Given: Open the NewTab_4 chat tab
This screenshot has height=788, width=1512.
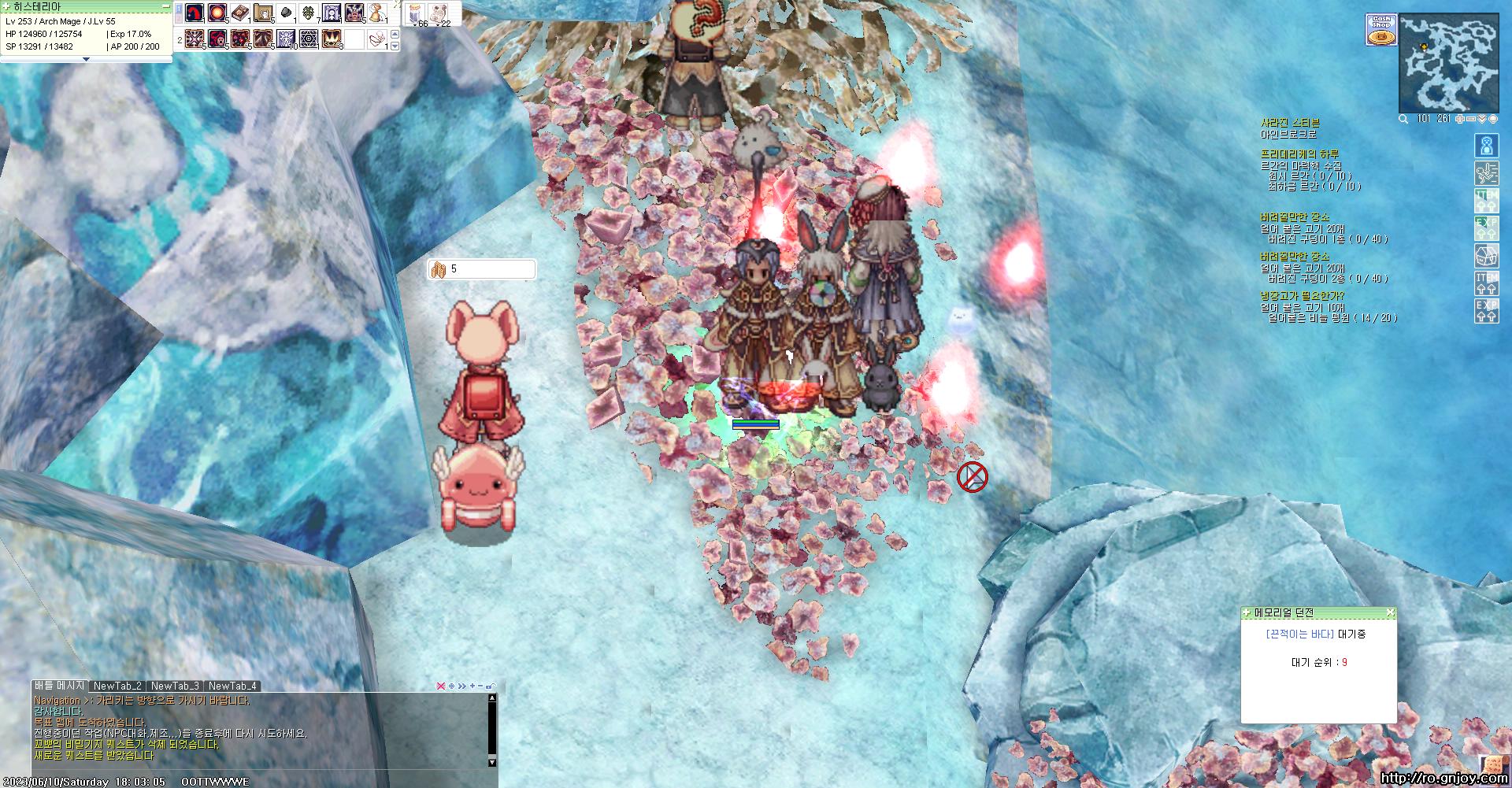Looking at the screenshot, I should click(x=232, y=686).
